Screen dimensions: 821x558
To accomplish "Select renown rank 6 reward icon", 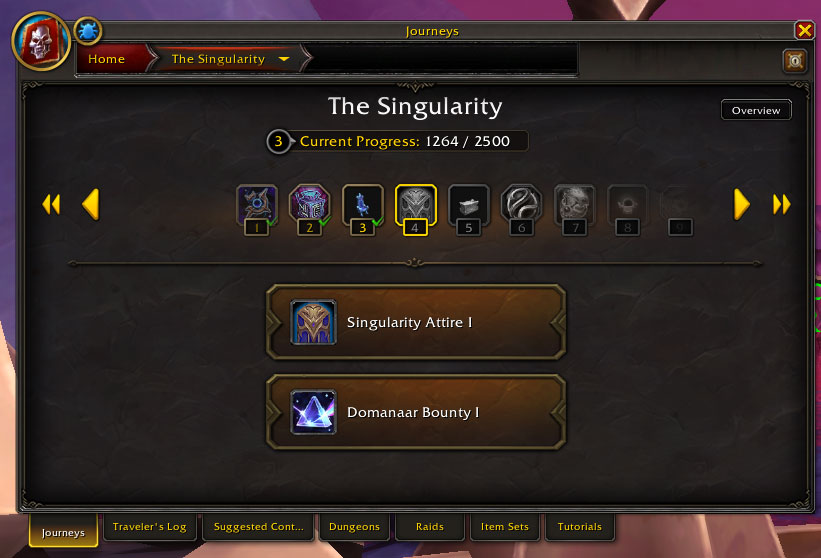I will [521, 205].
